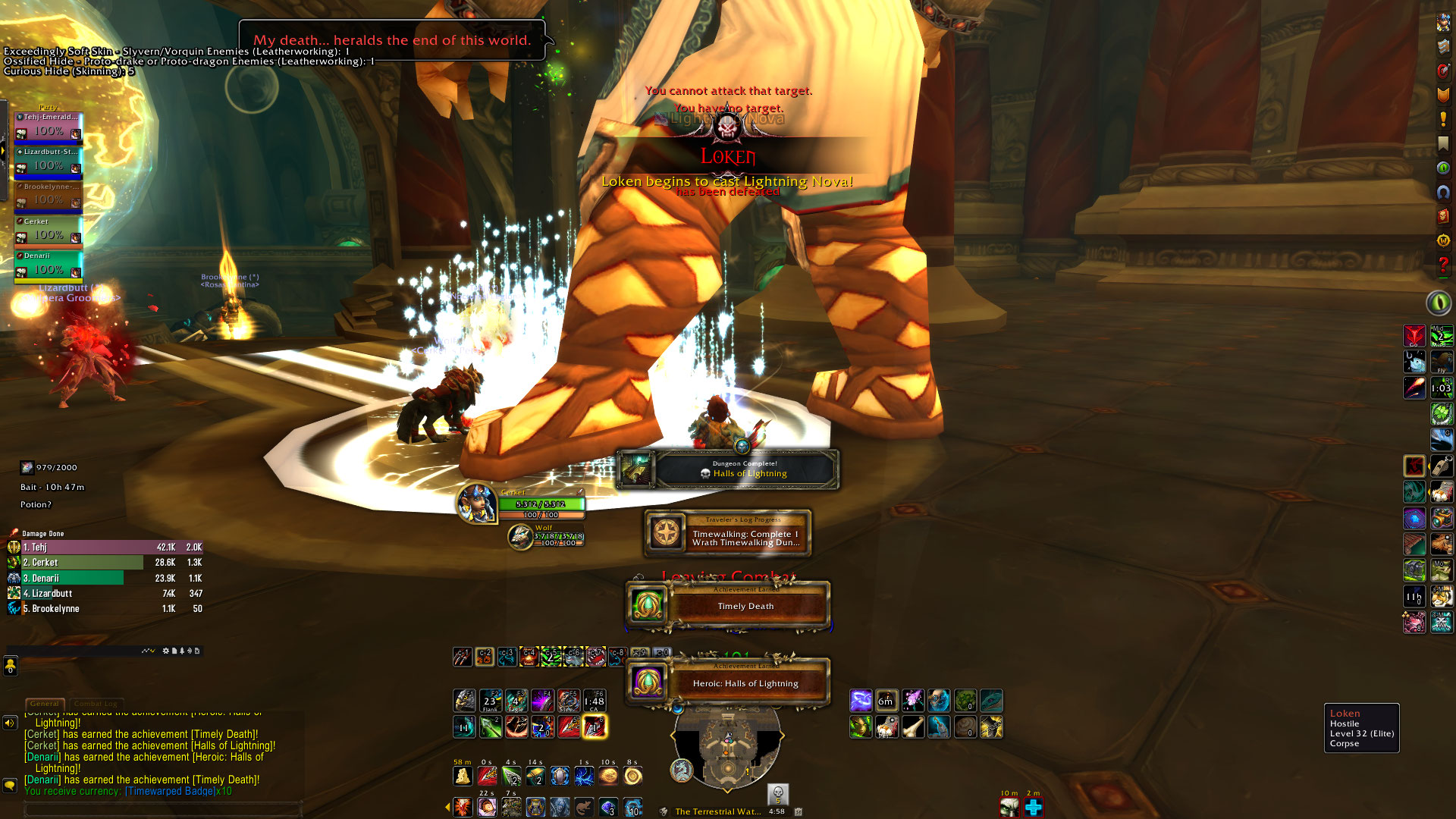Viewport: 1456px width, 819px height.
Task: Use the white bone pet ability icon
Action: pos(913,727)
